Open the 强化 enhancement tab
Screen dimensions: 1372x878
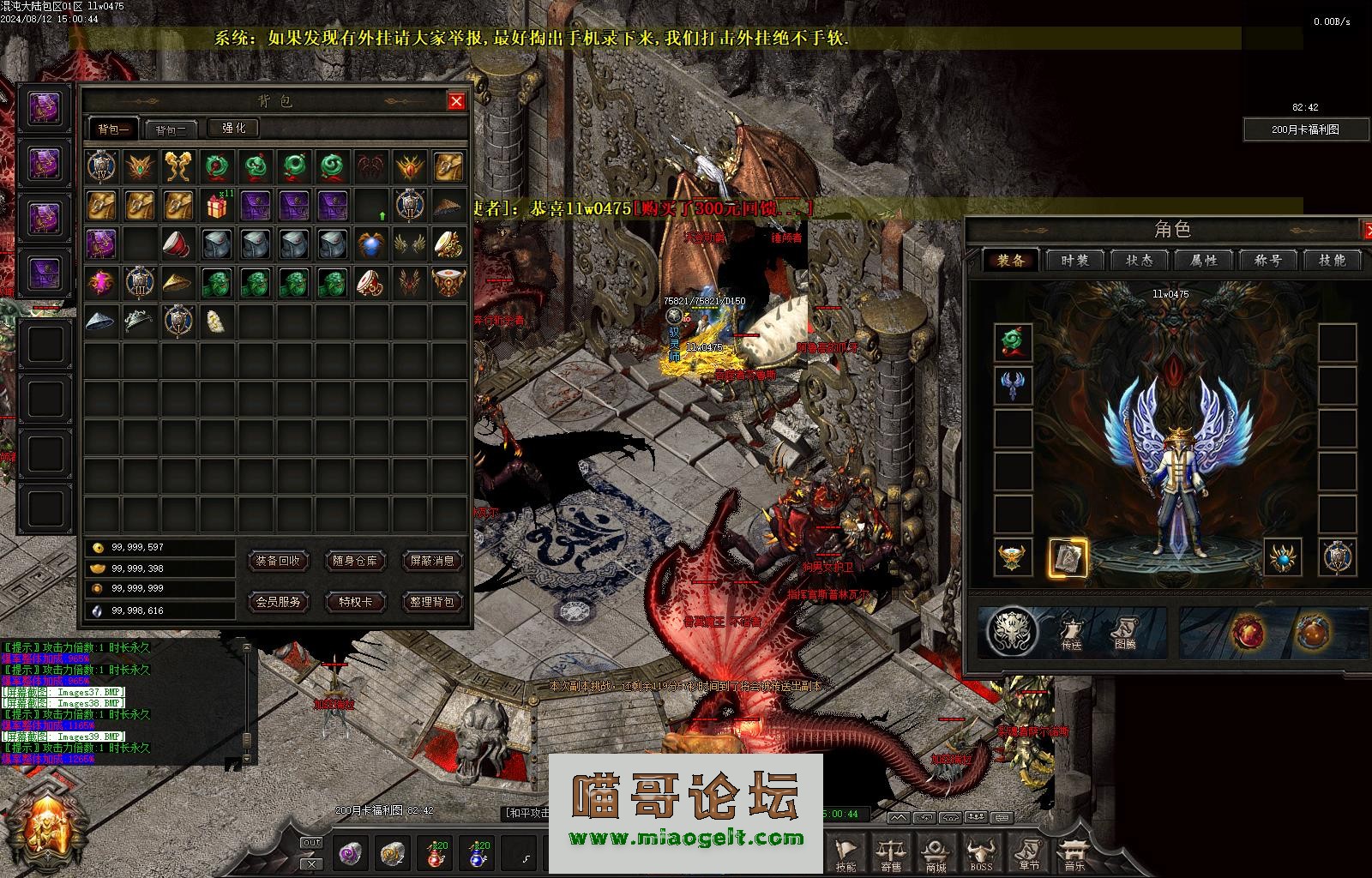tap(234, 129)
